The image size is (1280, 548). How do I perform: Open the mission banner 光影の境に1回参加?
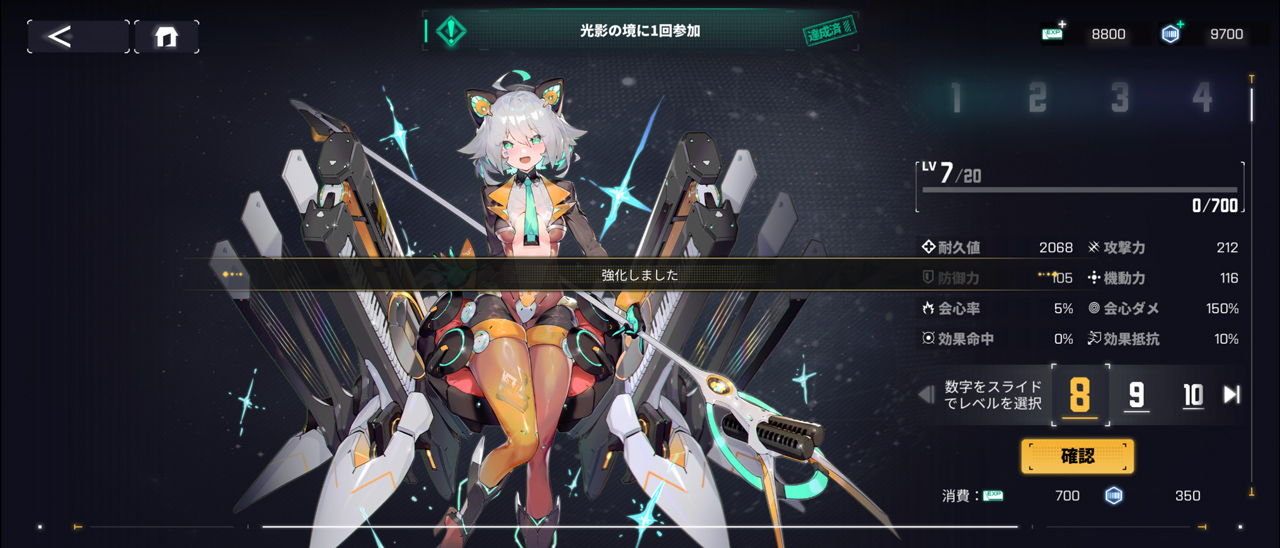640,31
